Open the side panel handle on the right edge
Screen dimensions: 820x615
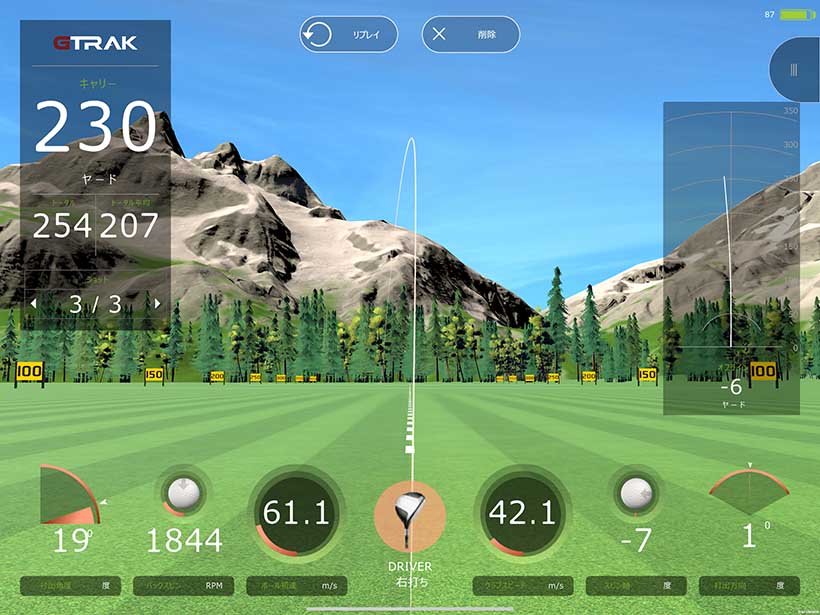(x=796, y=70)
